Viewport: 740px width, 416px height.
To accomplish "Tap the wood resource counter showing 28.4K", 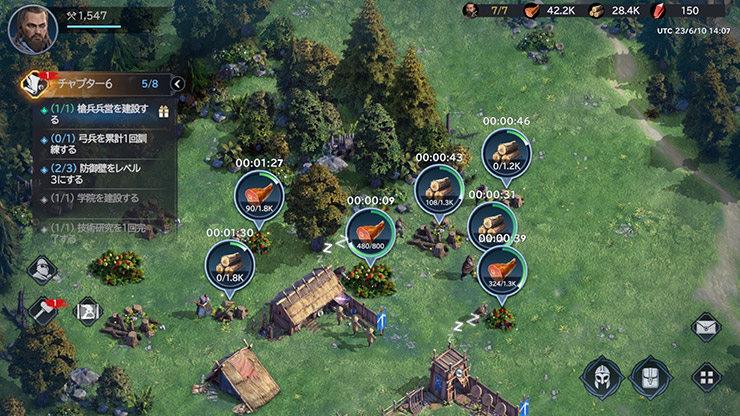I will coord(614,11).
